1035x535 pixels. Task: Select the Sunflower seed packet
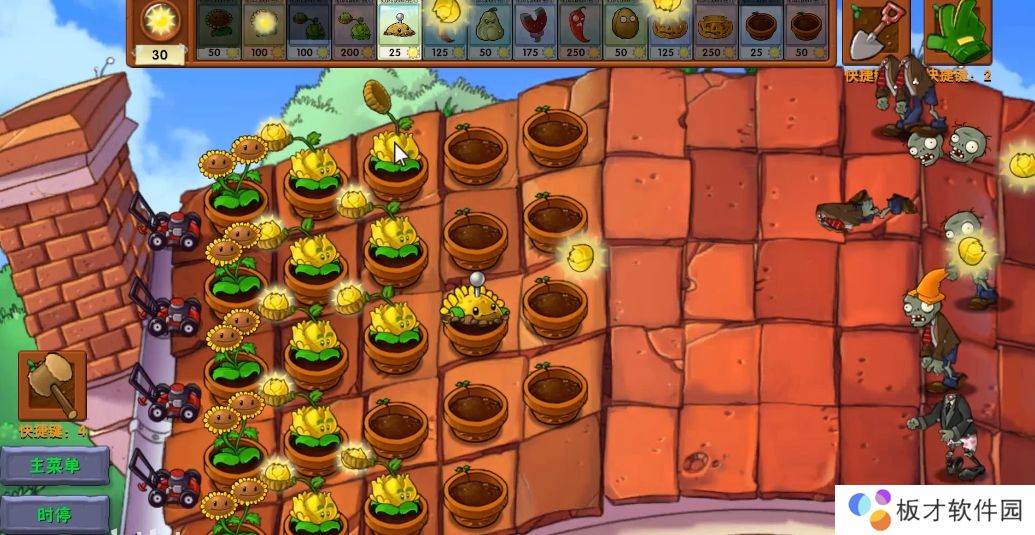[217, 30]
